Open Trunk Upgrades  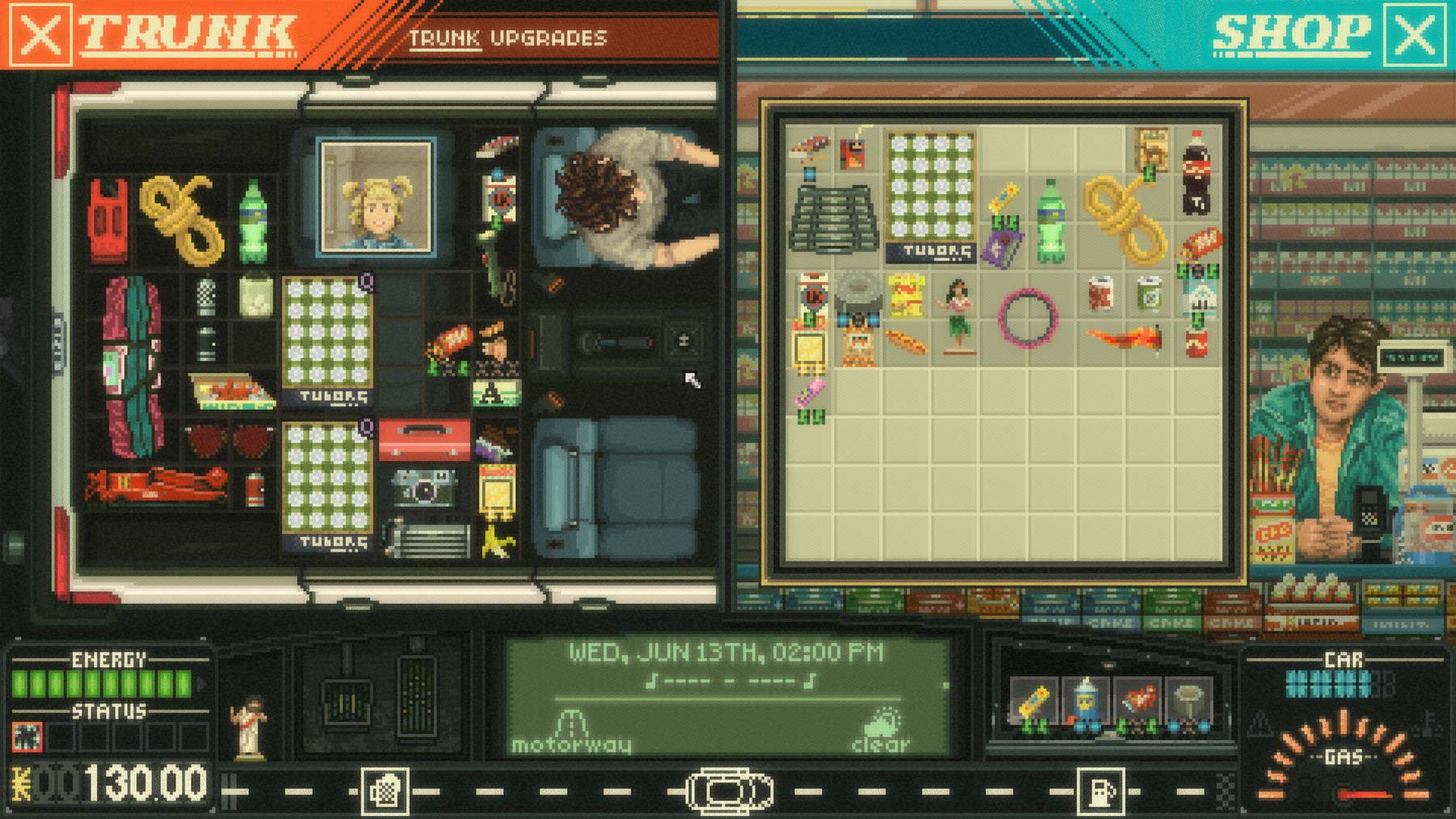click(x=507, y=38)
